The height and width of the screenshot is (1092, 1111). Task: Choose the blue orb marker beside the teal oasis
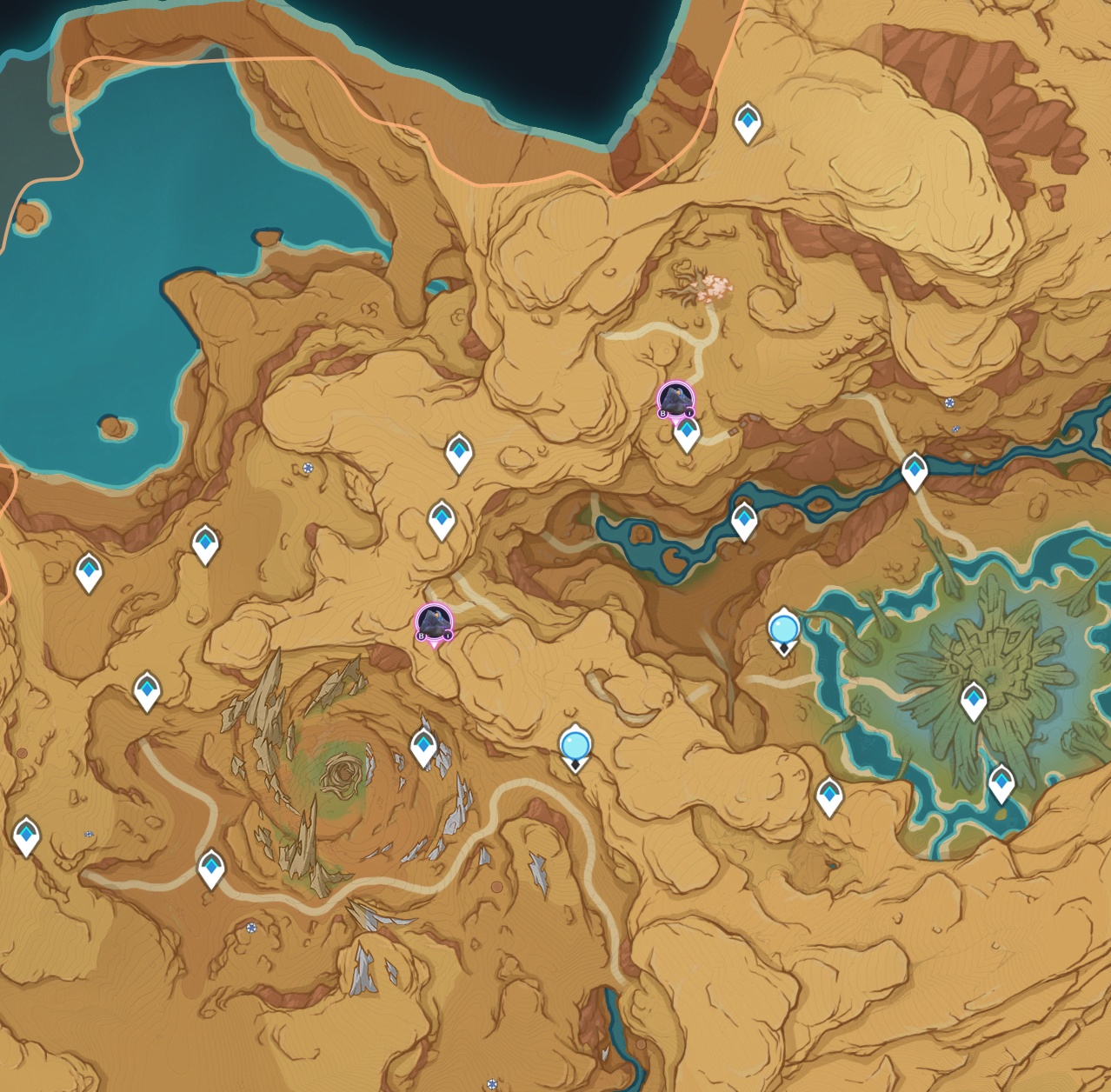click(783, 629)
